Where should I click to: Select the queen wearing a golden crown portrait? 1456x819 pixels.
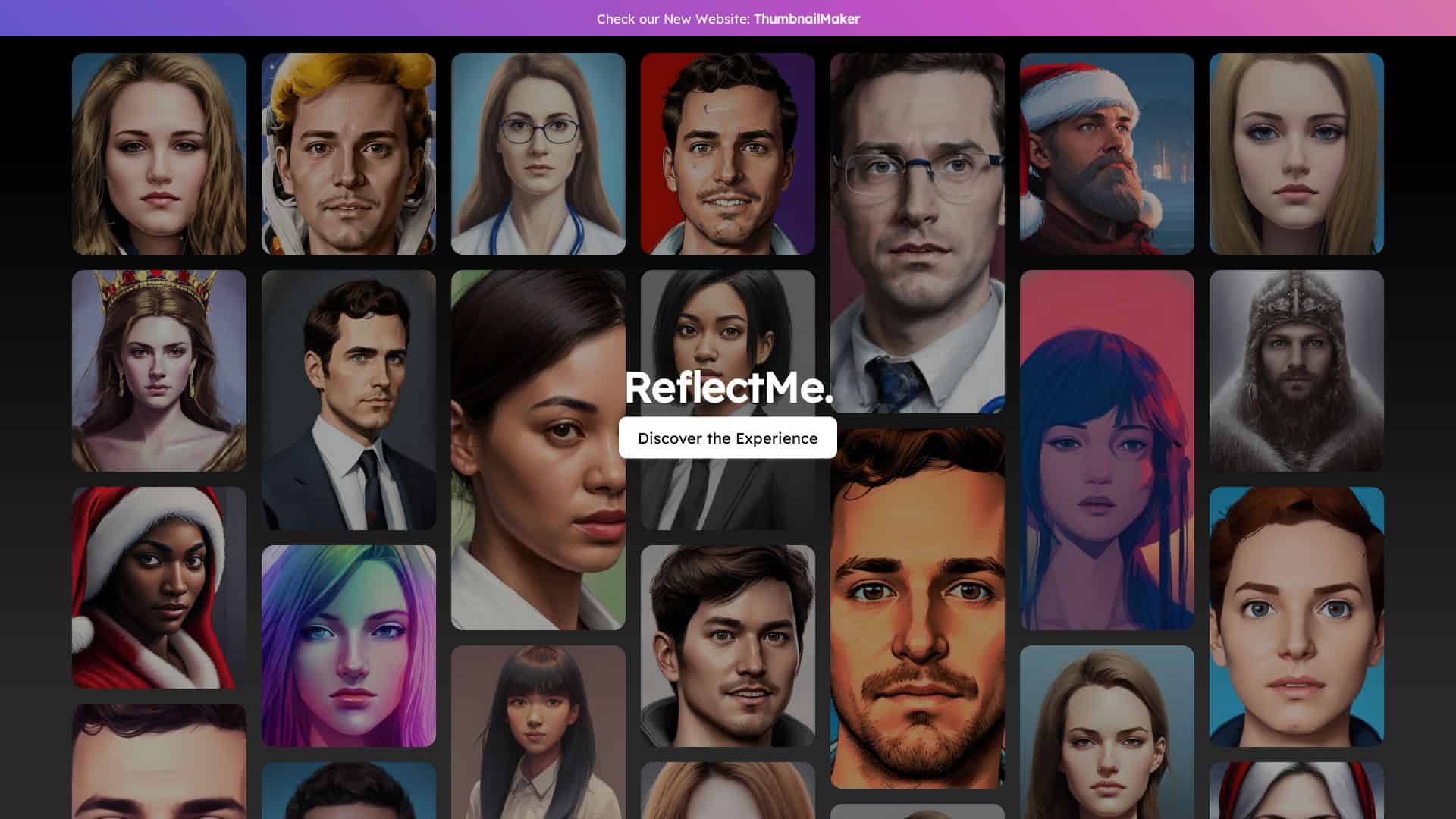point(159,372)
